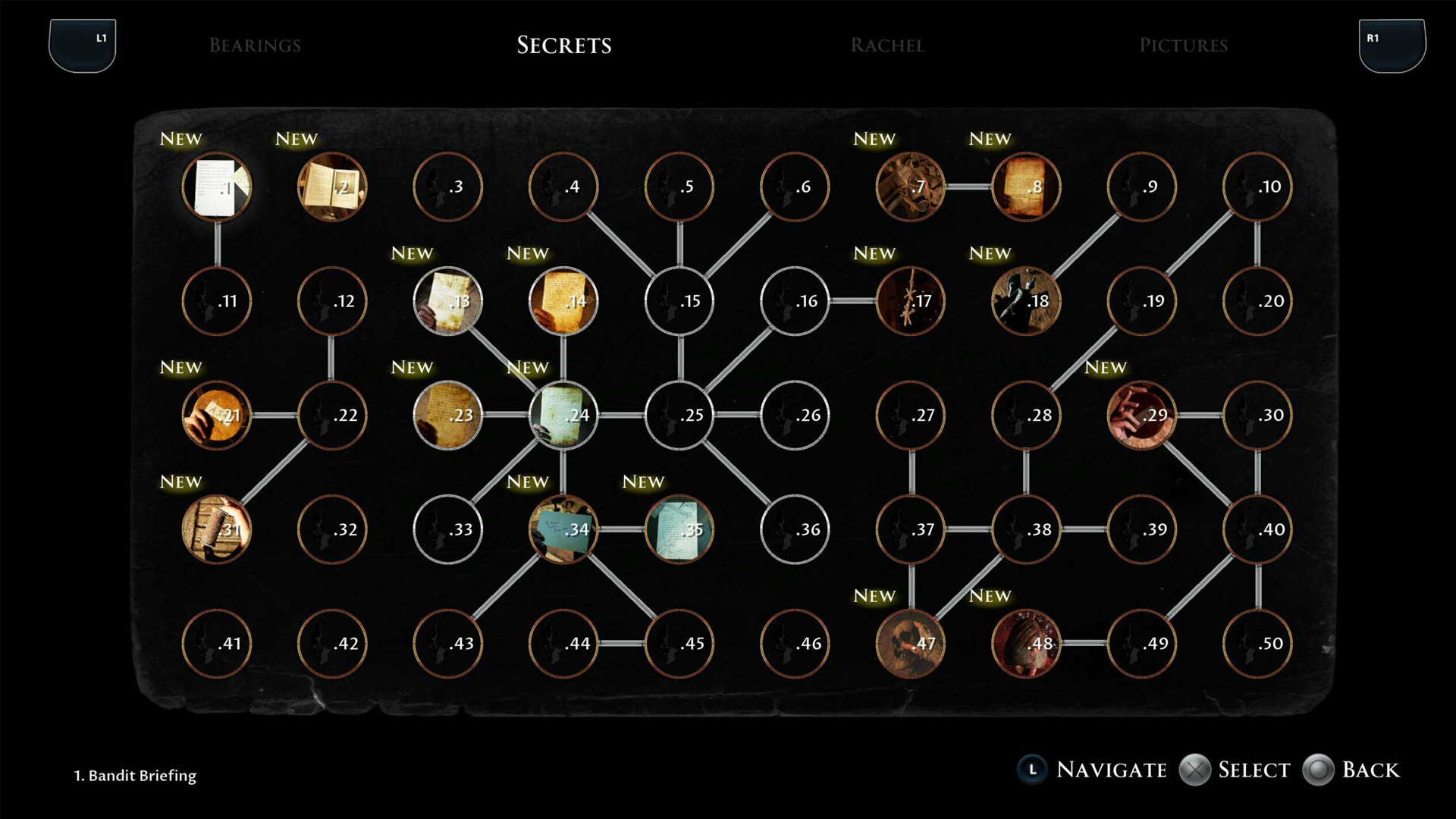Select secret 13 handwritten letter

pyautogui.click(x=448, y=301)
